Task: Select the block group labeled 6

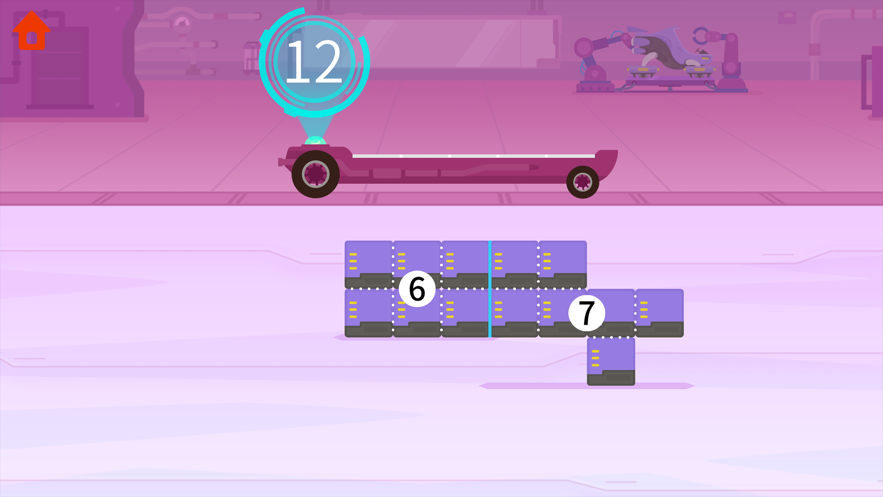Action: (417, 289)
